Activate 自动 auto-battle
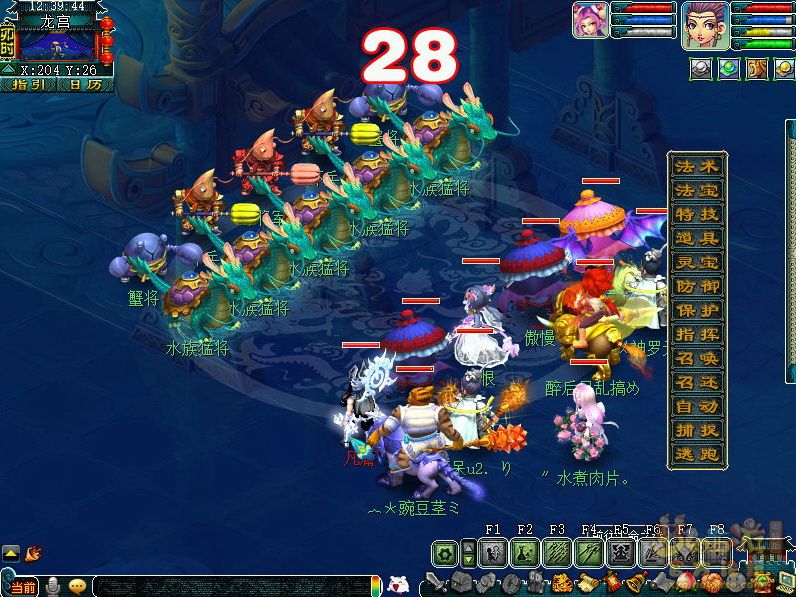 pyautogui.click(x=696, y=407)
